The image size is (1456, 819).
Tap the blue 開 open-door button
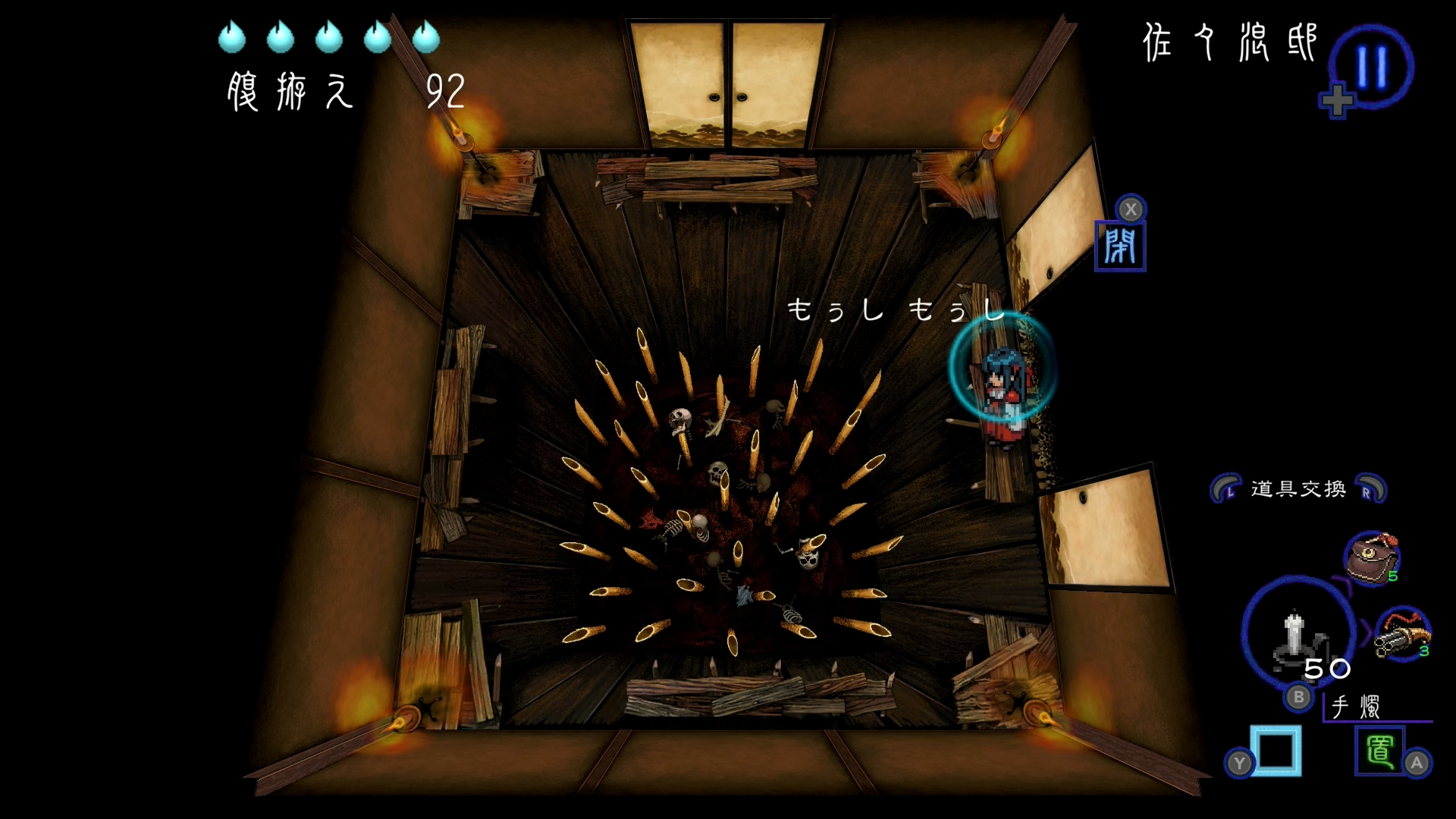click(1120, 246)
